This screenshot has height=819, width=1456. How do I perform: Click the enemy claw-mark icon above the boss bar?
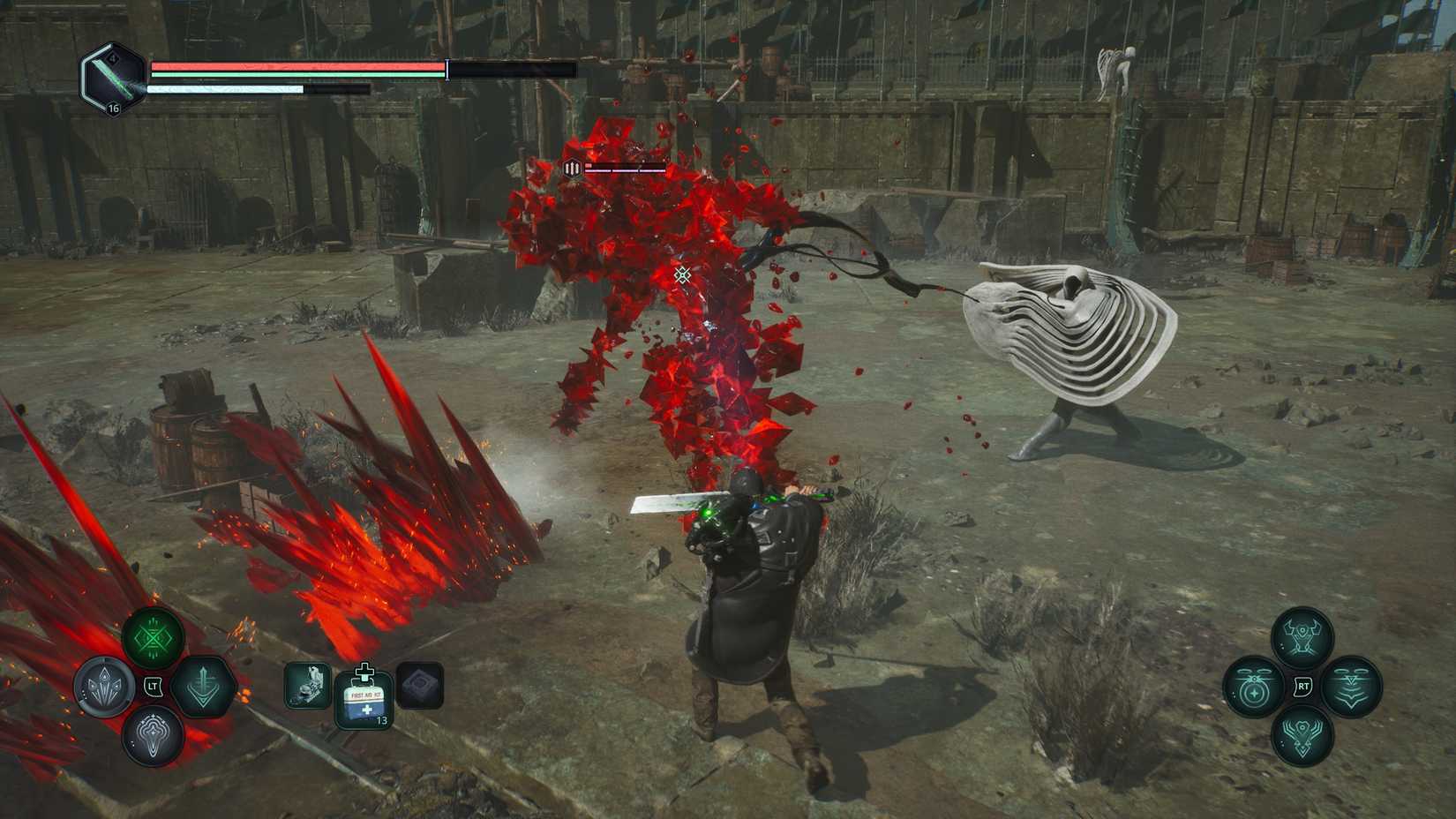[x=571, y=168]
